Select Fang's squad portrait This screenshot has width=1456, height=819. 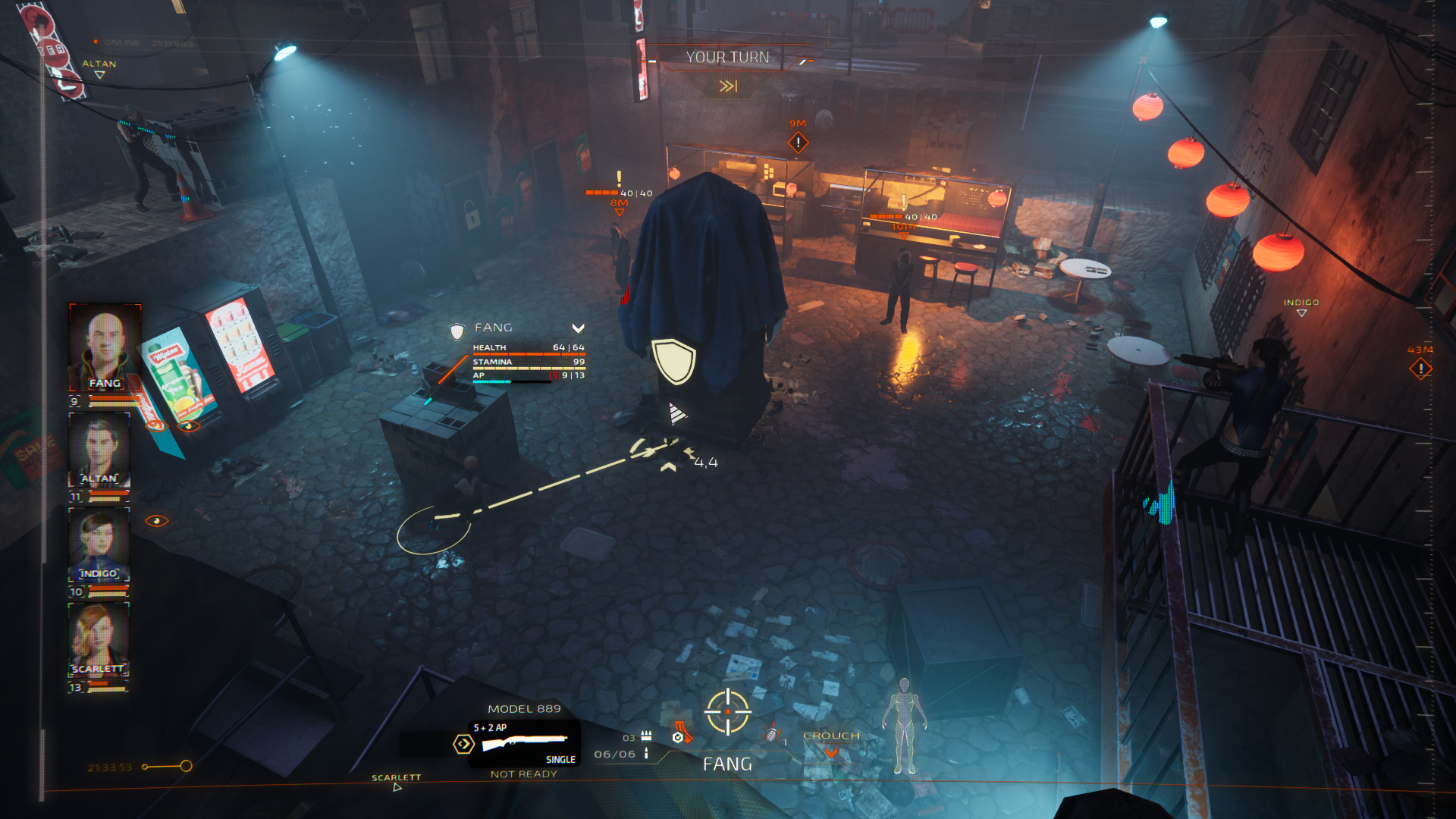point(105,347)
